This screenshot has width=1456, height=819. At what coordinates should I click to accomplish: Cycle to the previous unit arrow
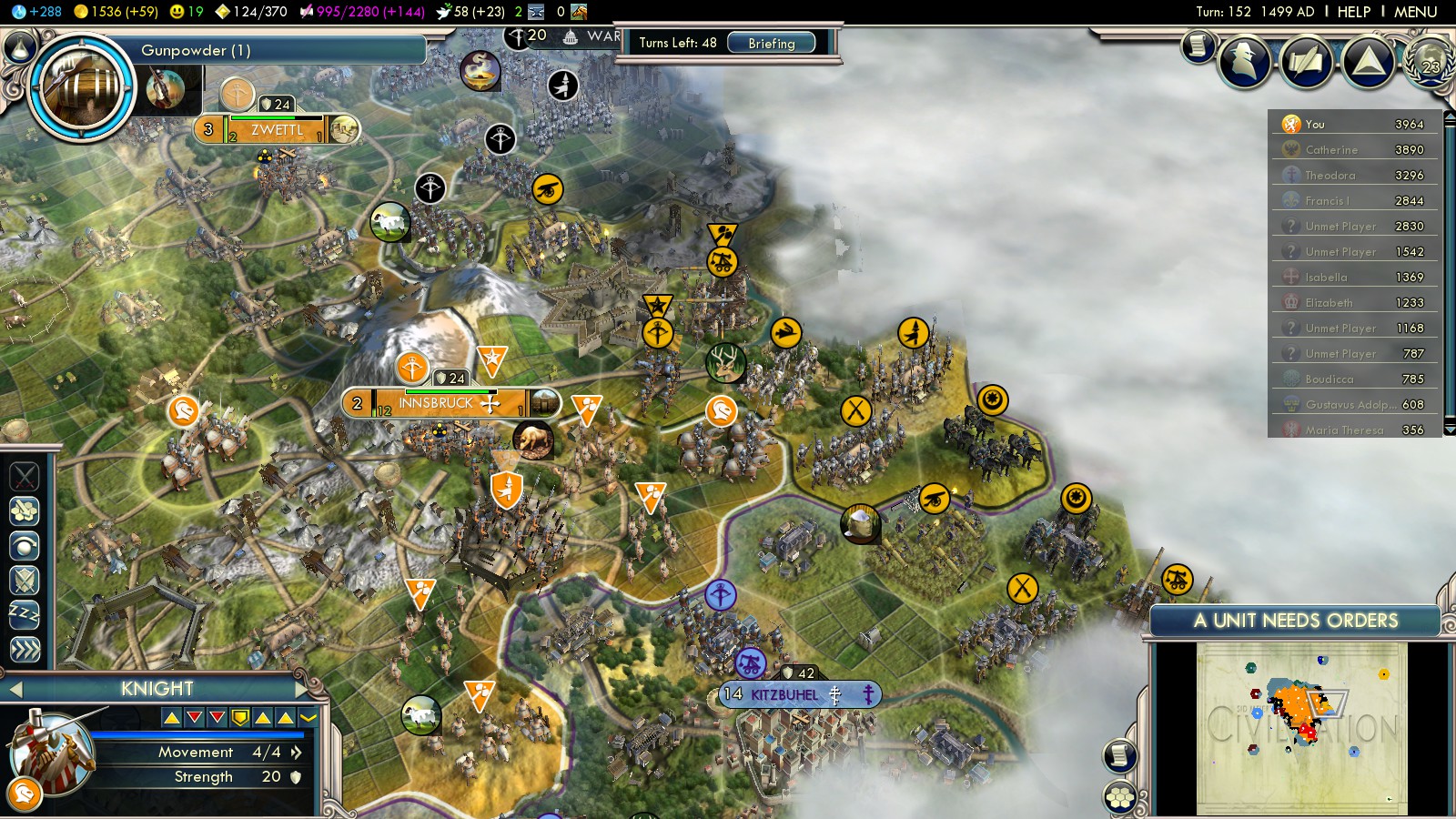[x=15, y=689]
